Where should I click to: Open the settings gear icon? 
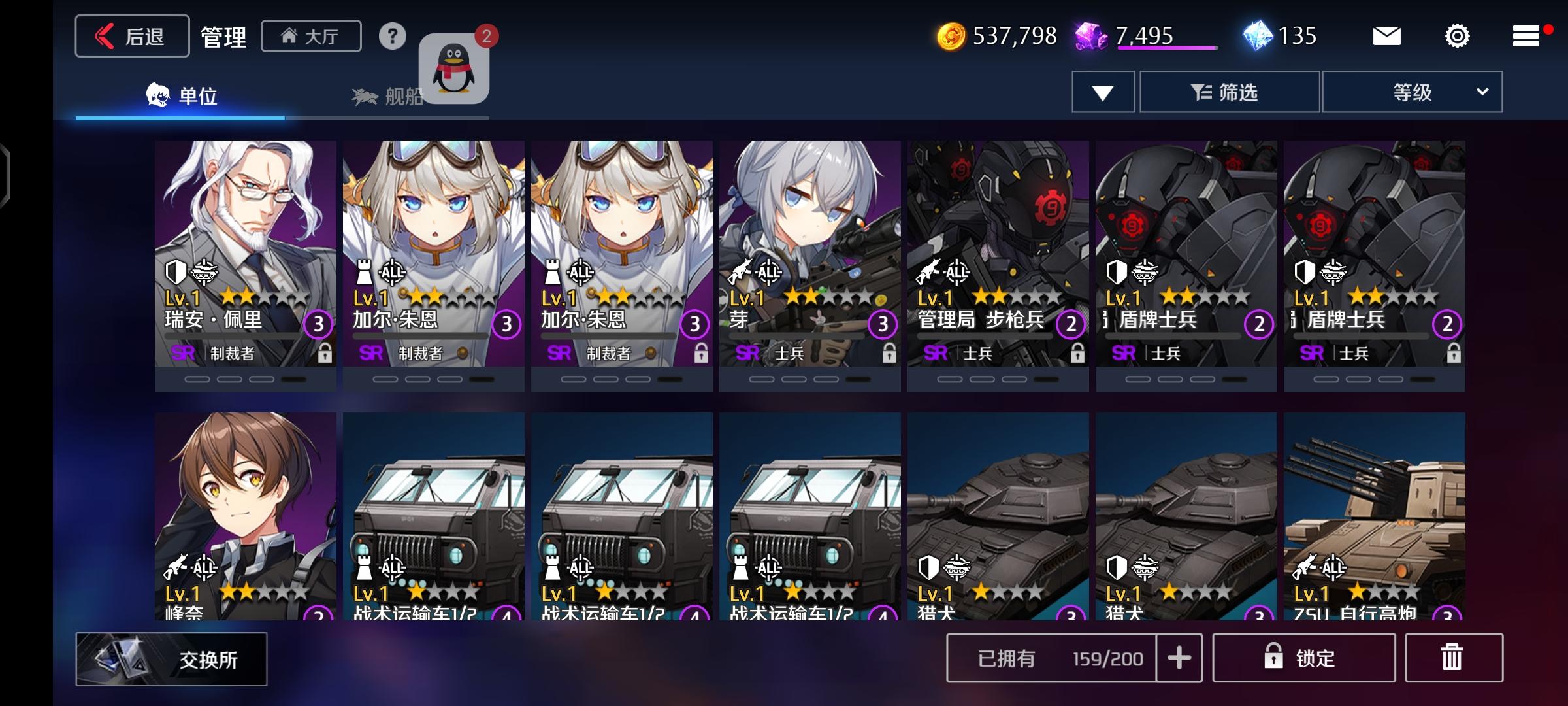(x=1457, y=37)
